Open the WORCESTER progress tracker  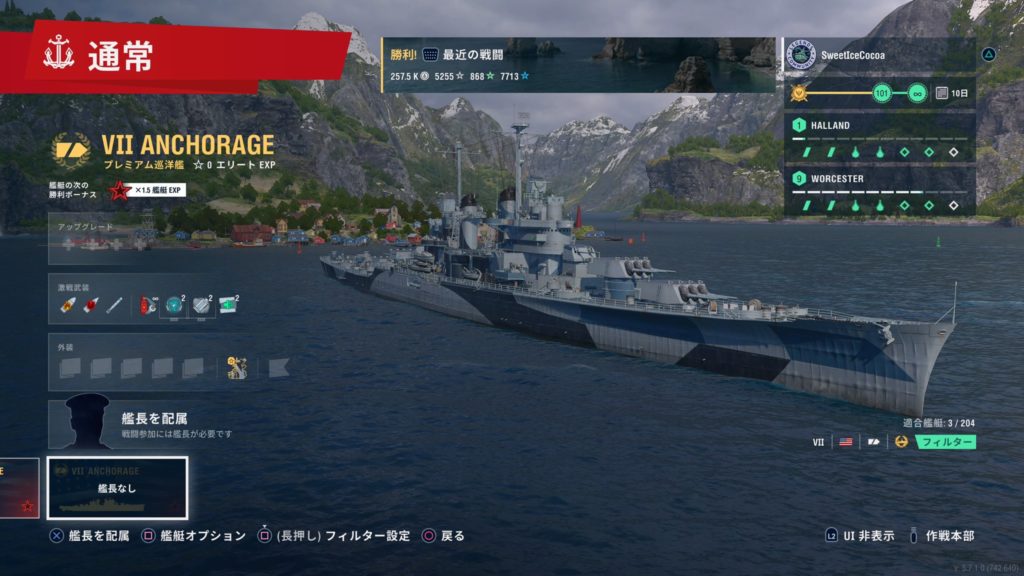878,192
